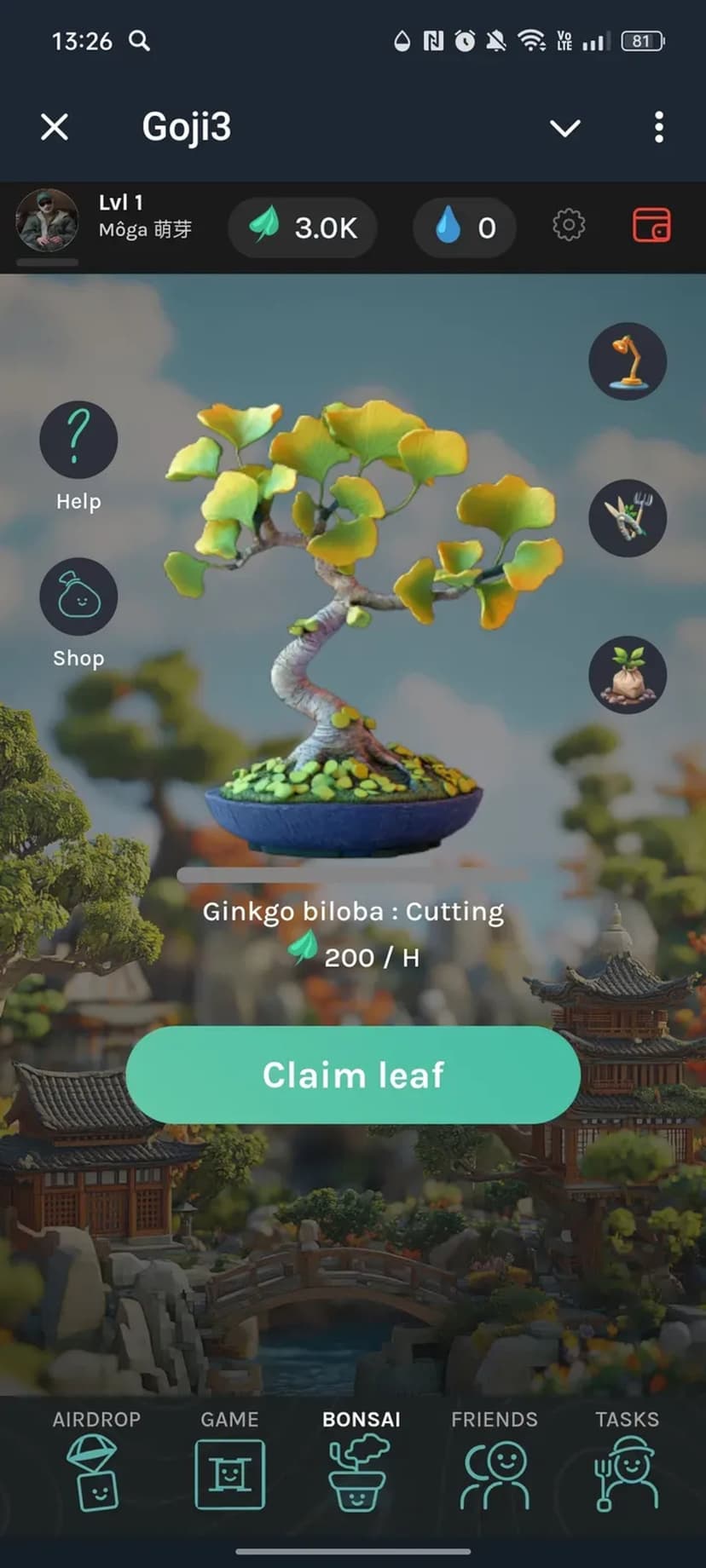View the player profile avatar
The height and width of the screenshot is (1568, 706).
pyautogui.click(x=48, y=221)
